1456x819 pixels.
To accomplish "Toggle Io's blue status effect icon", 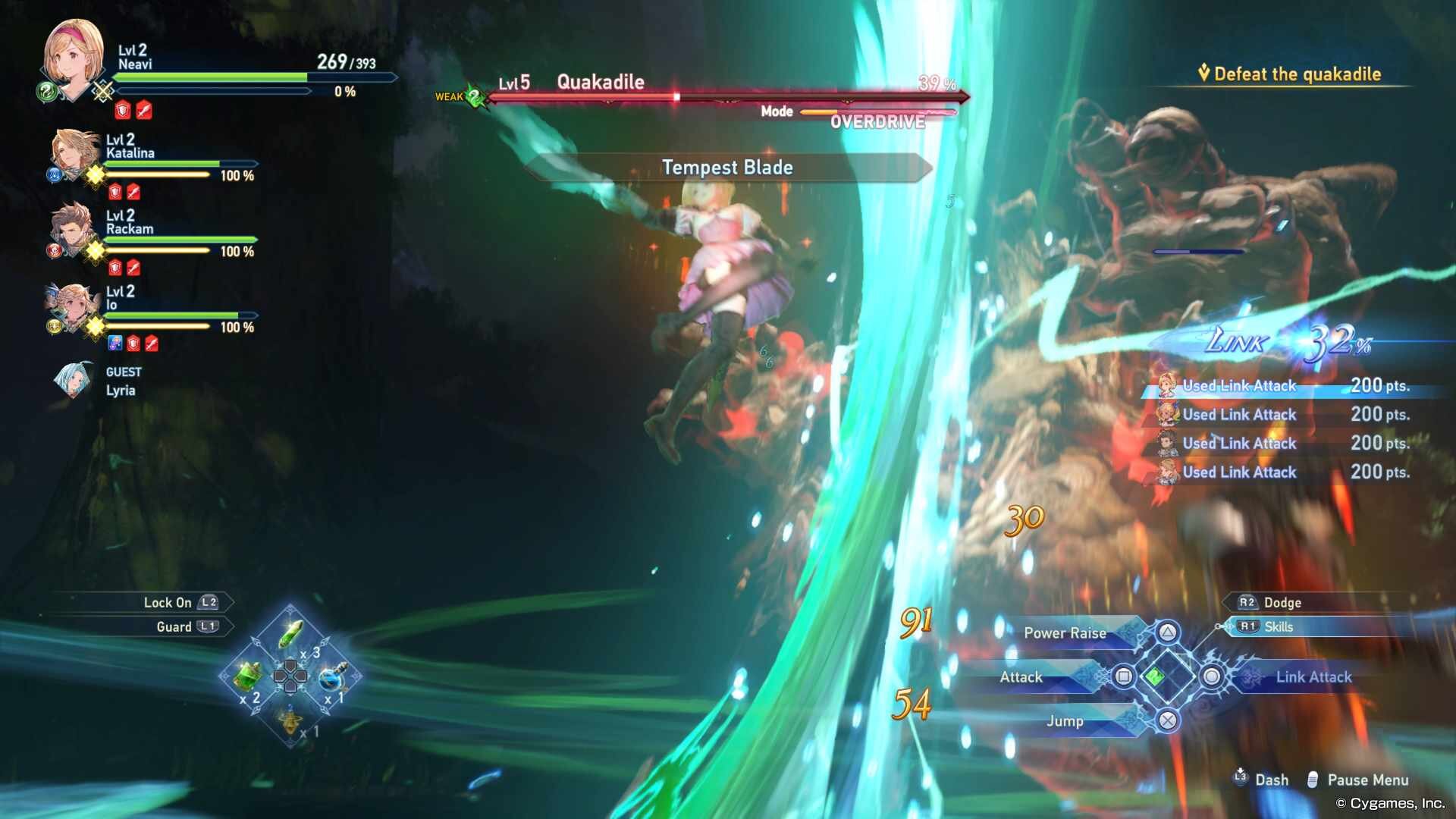I will pyautogui.click(x=116, y=342).
